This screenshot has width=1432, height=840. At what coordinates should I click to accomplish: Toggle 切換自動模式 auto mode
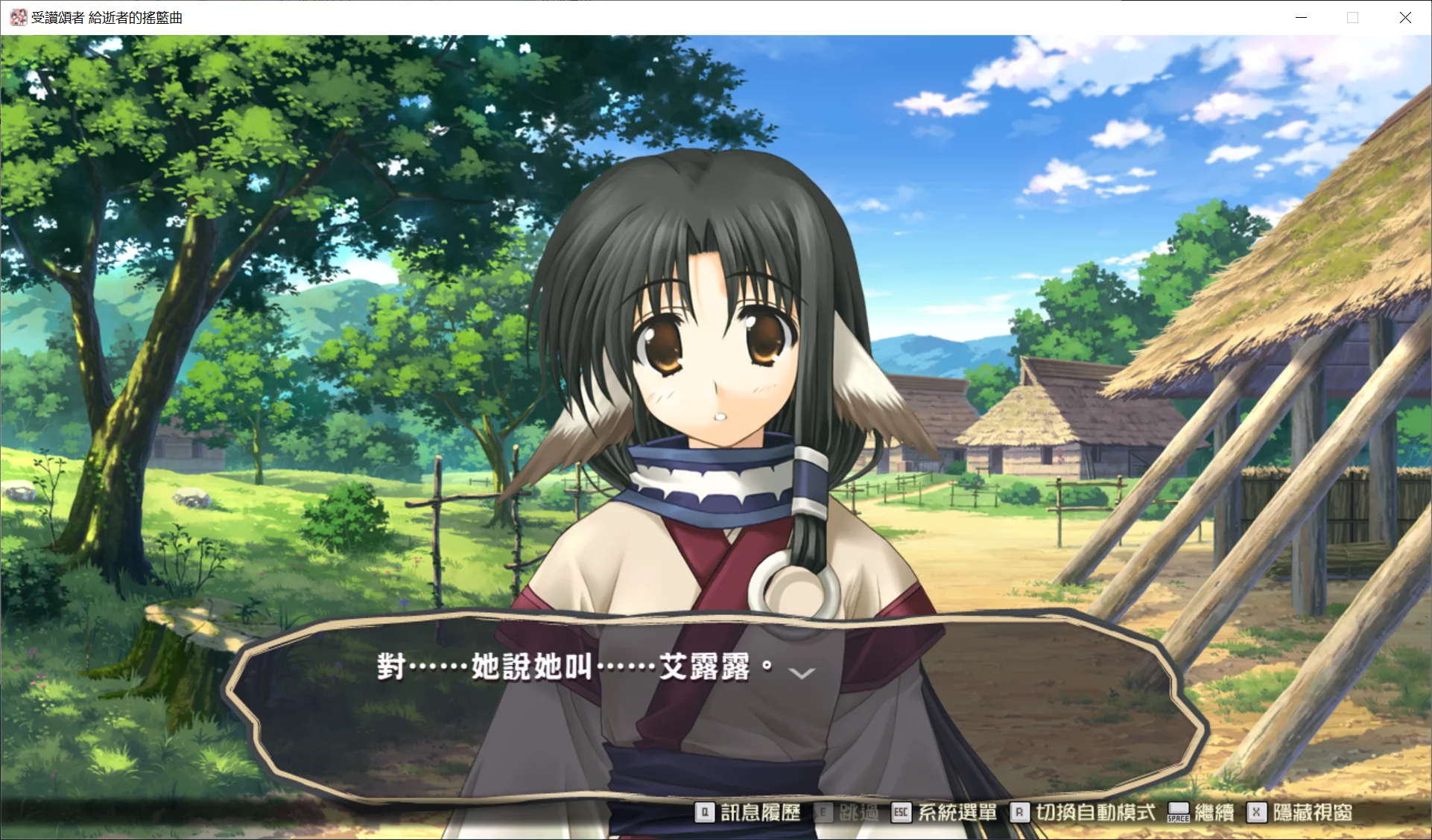[1083, 812]
